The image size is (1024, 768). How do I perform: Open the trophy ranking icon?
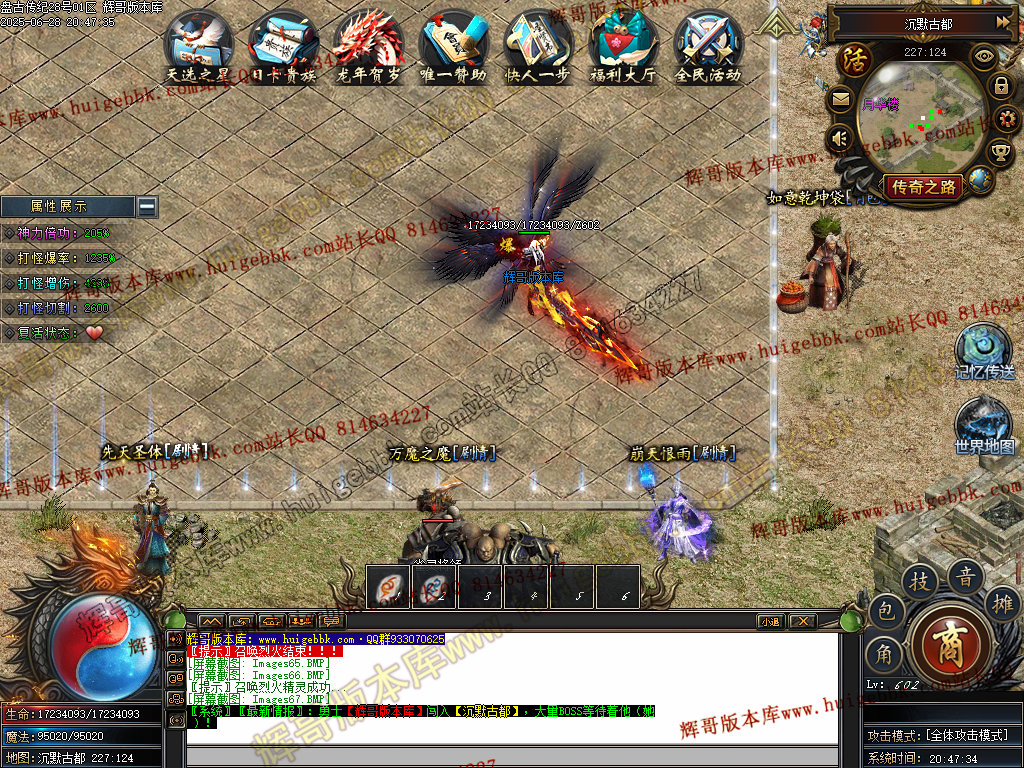click(1001, 152)
